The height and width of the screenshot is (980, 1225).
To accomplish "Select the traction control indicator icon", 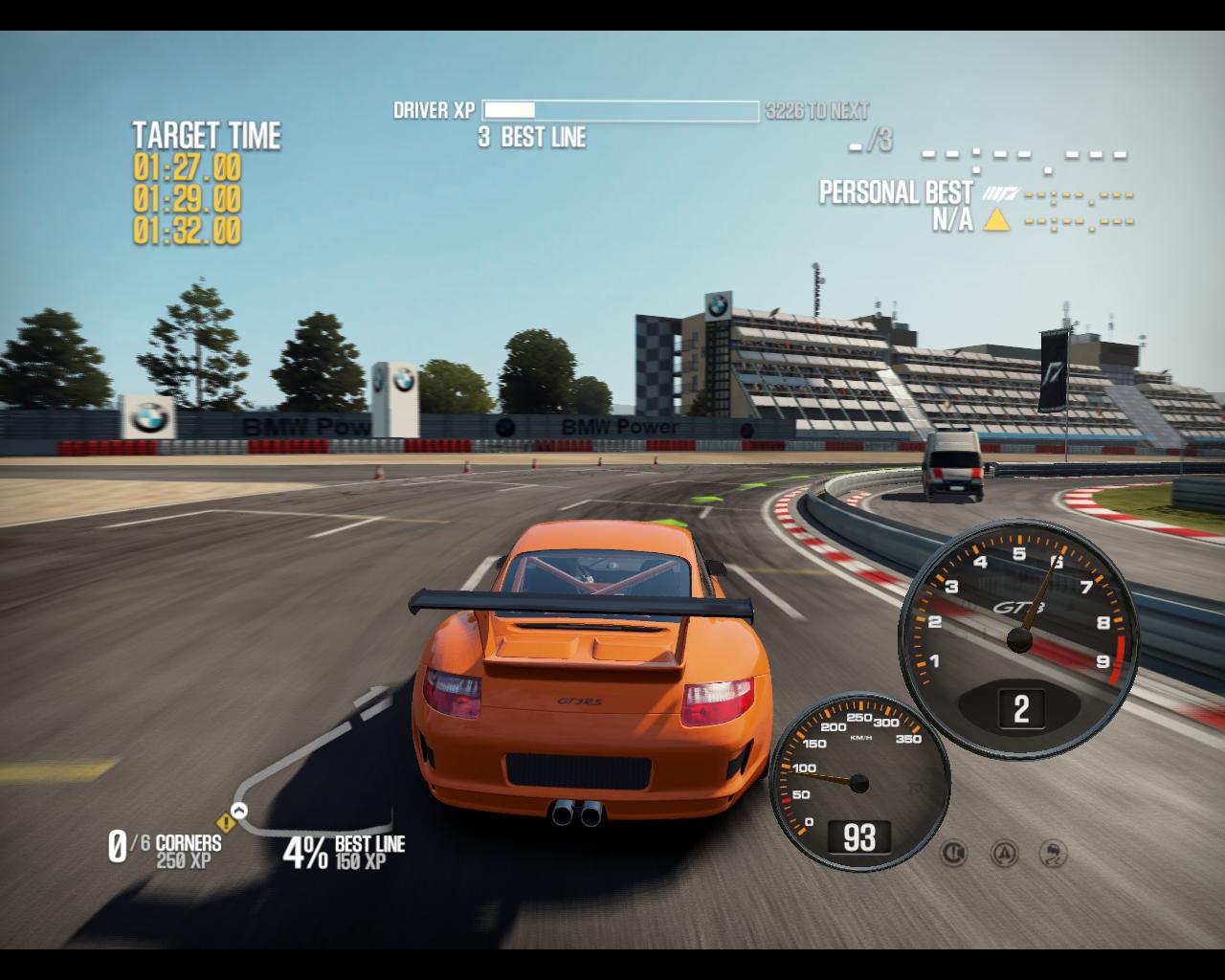I will pyautogui.click(x=1003, y=852).
